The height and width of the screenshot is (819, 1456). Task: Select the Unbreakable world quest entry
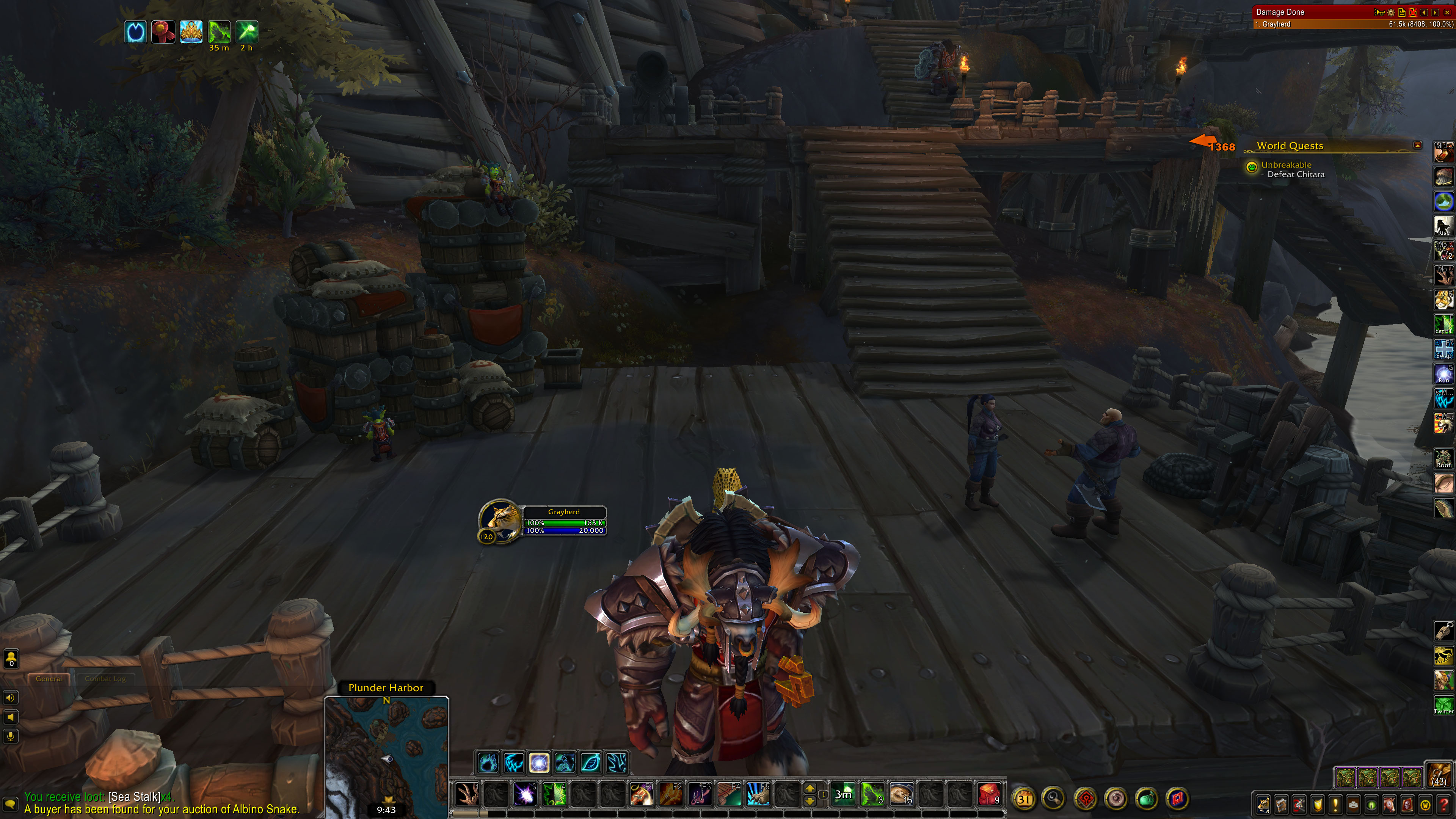(1286, 165)
